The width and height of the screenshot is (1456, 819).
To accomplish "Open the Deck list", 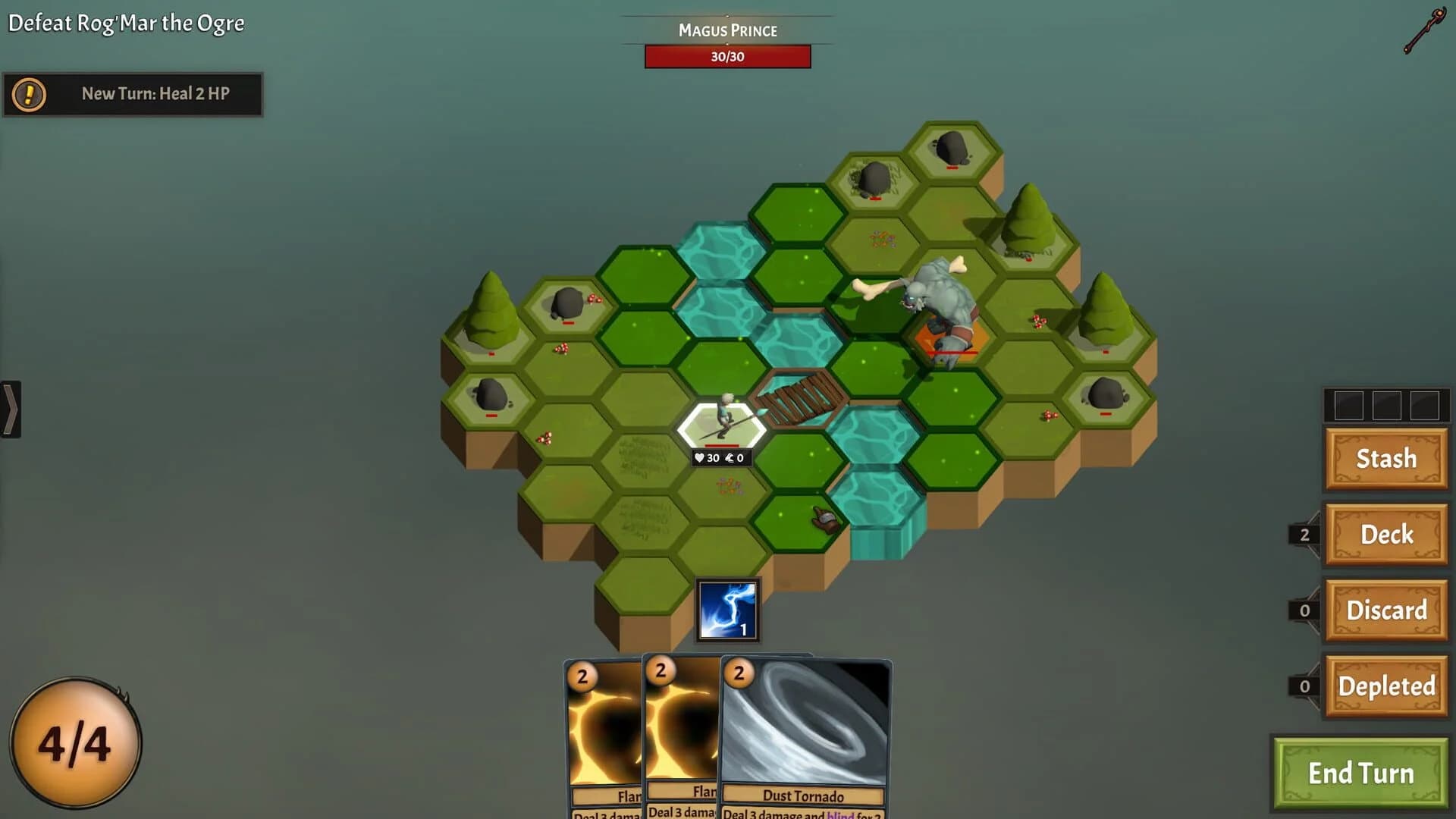I will tap(1385, 535).
